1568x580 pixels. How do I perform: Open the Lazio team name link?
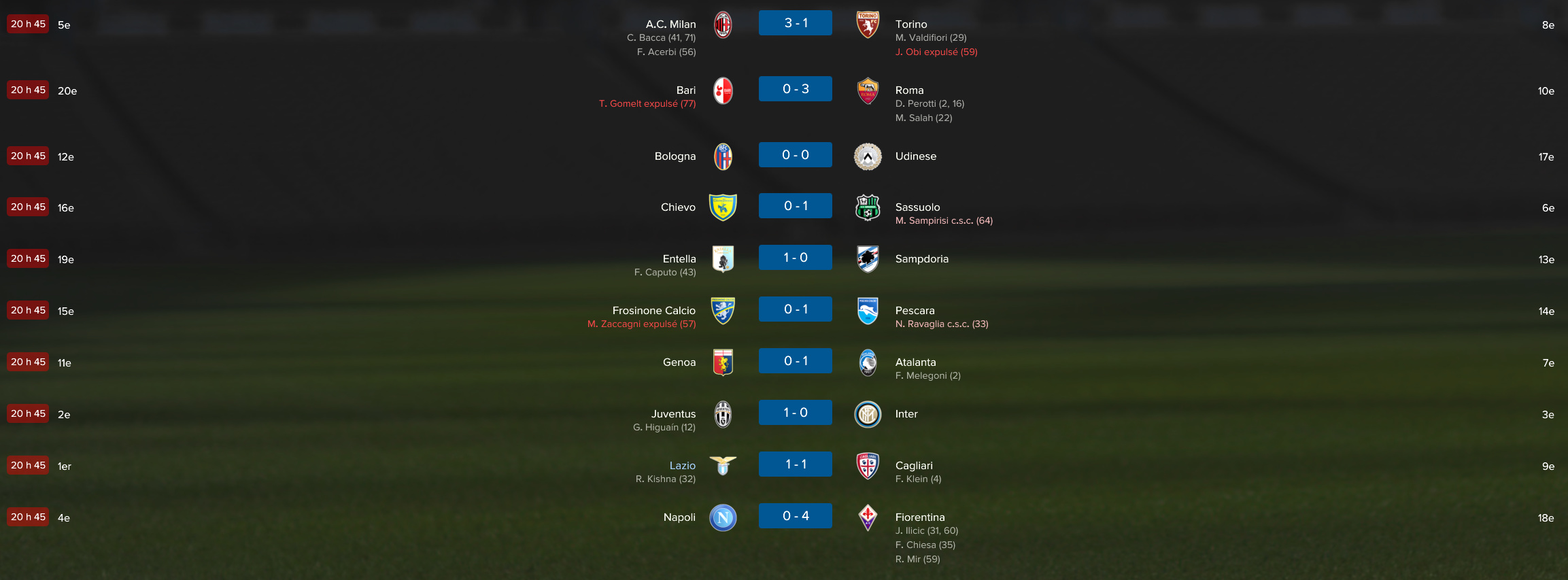[x=682, y=466]
